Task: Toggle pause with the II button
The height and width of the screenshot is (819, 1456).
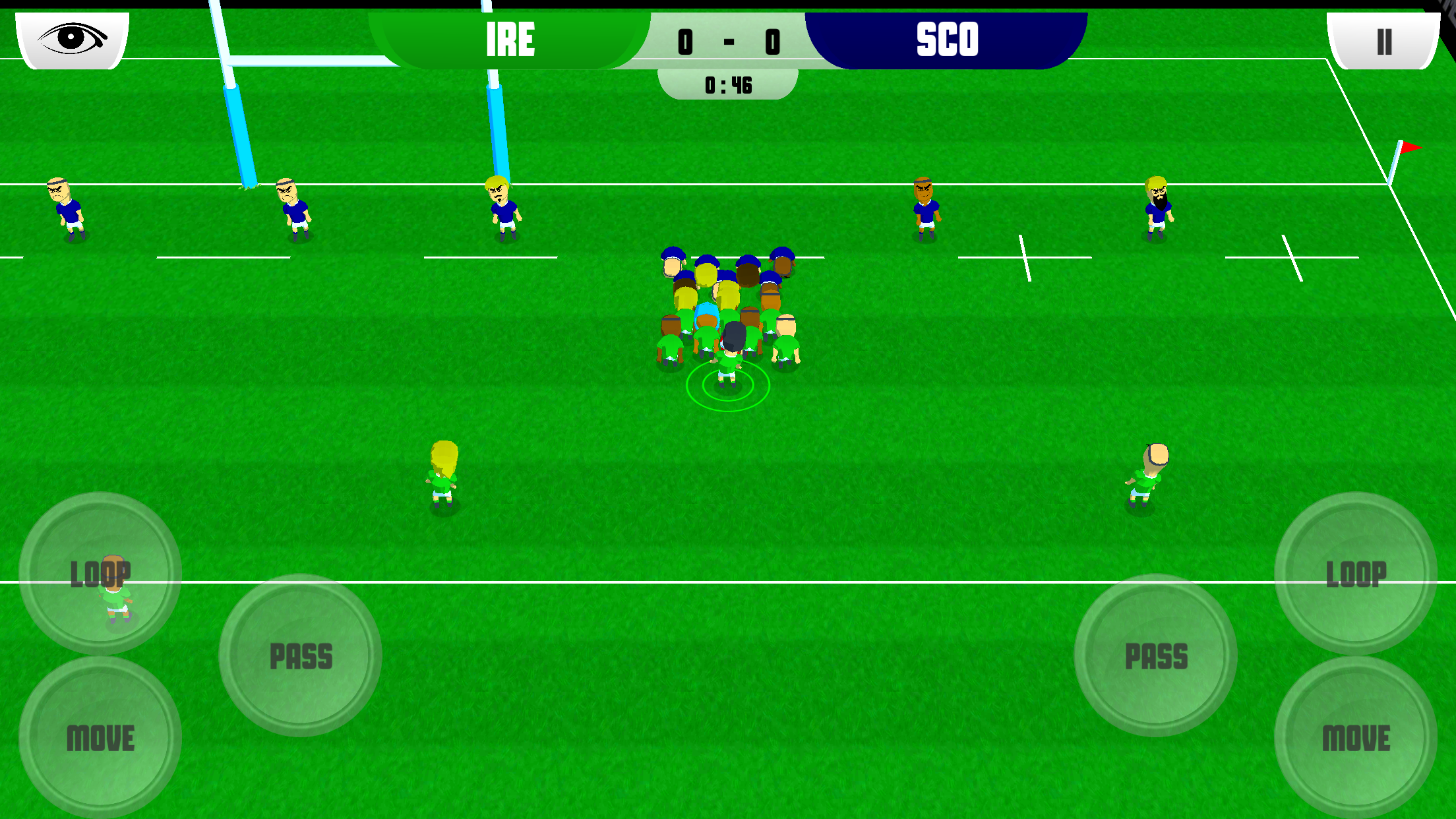Action: pyautogui.click(x=1383, y=41)
